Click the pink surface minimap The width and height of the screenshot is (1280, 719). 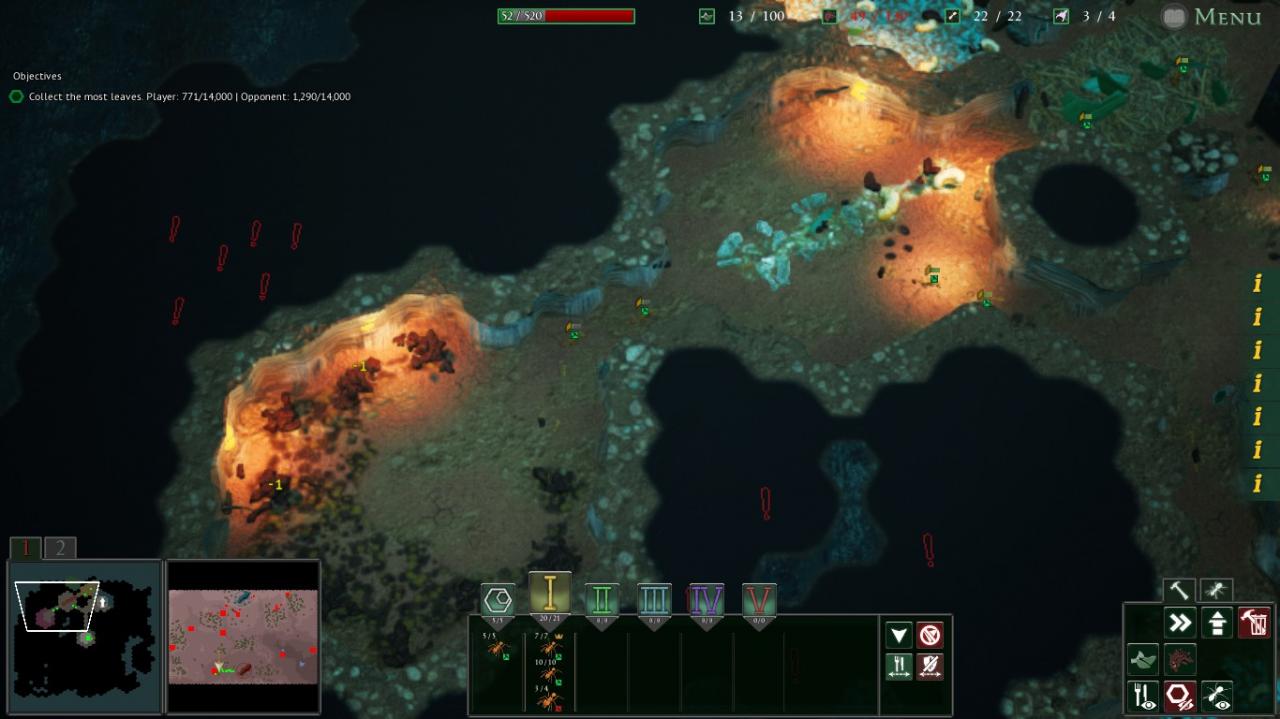(x=243, y=636)
